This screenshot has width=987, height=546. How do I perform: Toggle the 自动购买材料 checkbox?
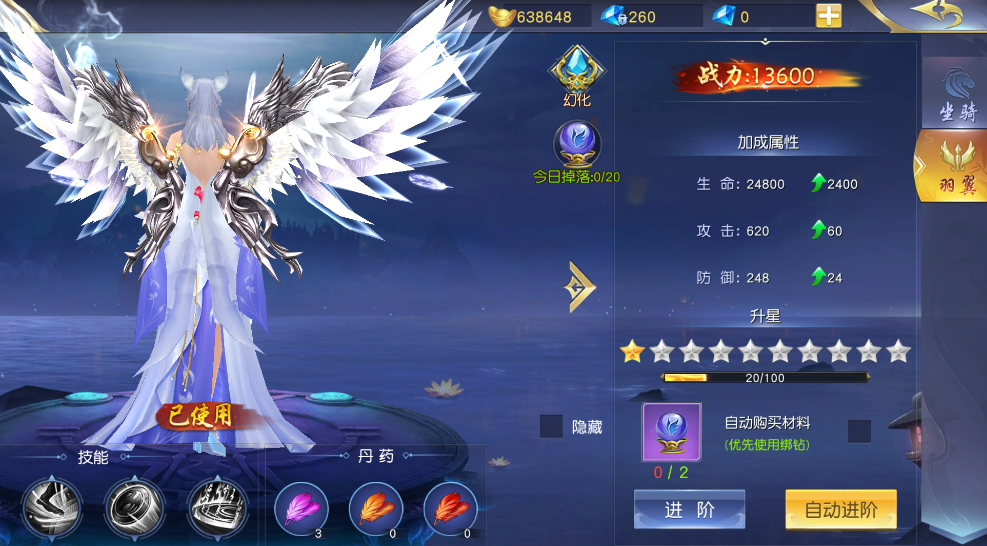tap(859, 431)
